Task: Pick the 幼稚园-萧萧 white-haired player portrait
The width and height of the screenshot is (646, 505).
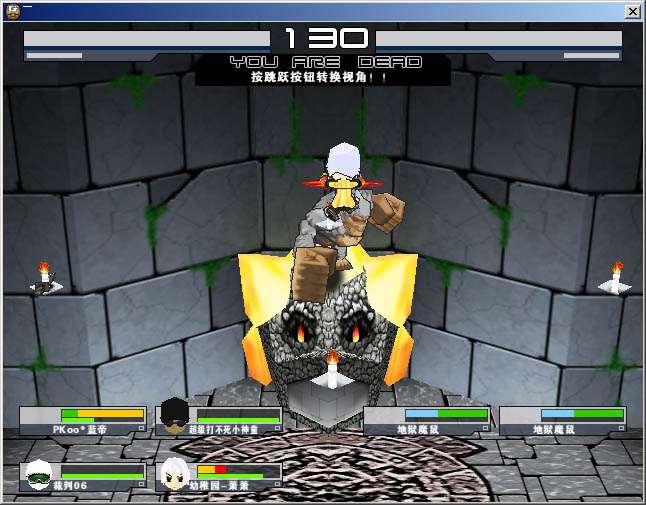Action: [174, 474]
